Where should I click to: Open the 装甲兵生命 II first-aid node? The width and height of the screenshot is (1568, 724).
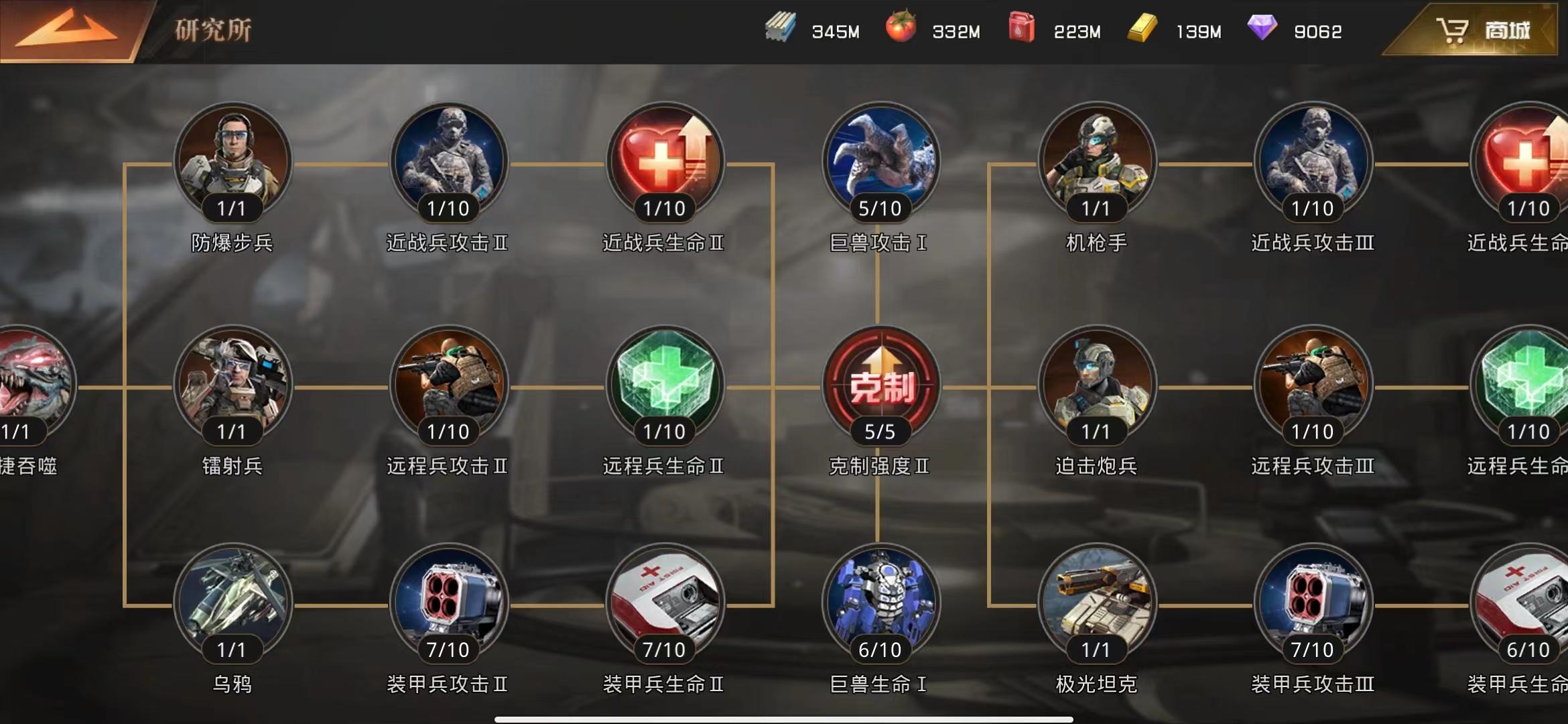pyautogui.click(x=665, y=602)
